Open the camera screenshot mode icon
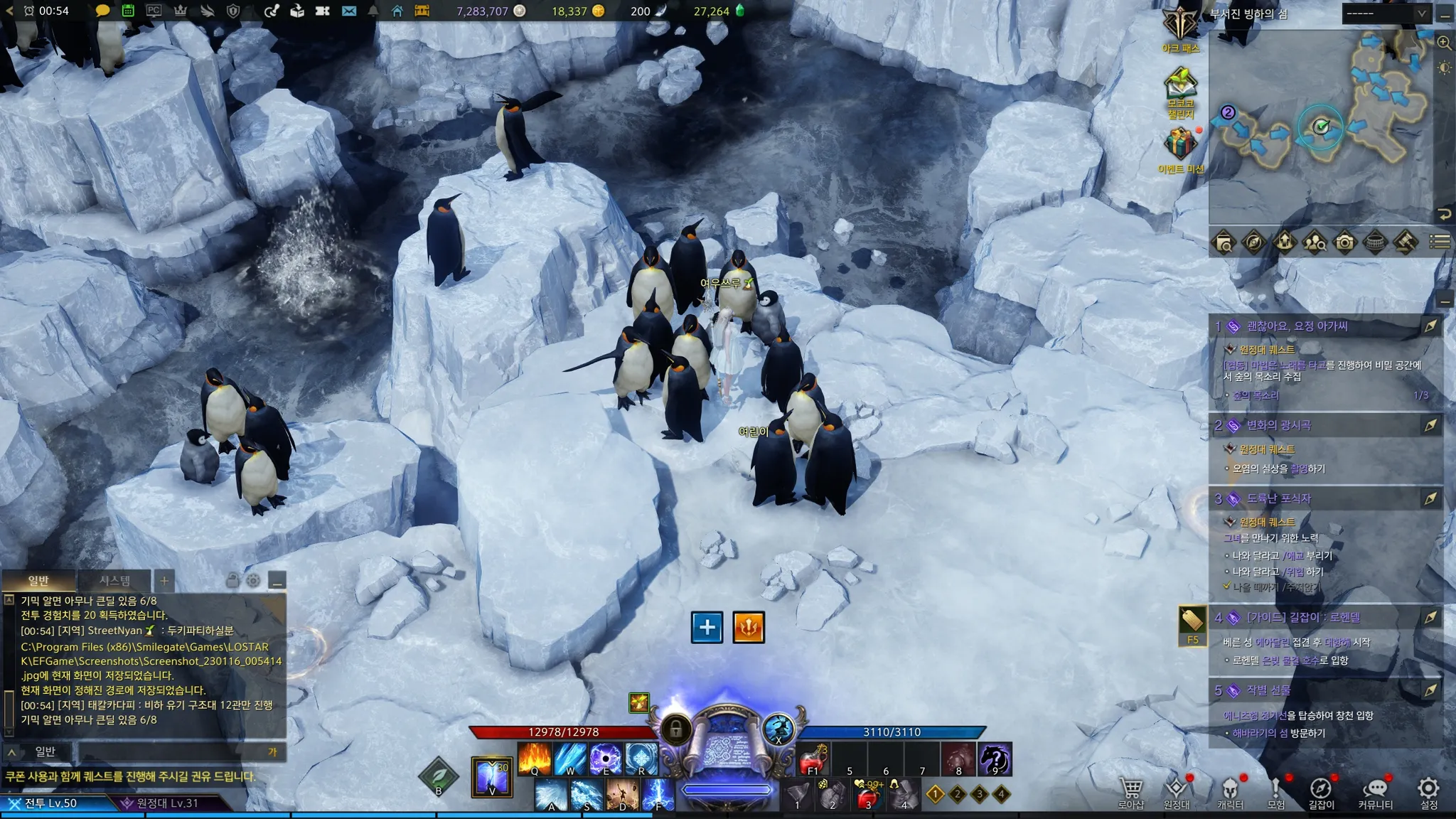Screen dimensions: 1456x819 click(1344, 242)
